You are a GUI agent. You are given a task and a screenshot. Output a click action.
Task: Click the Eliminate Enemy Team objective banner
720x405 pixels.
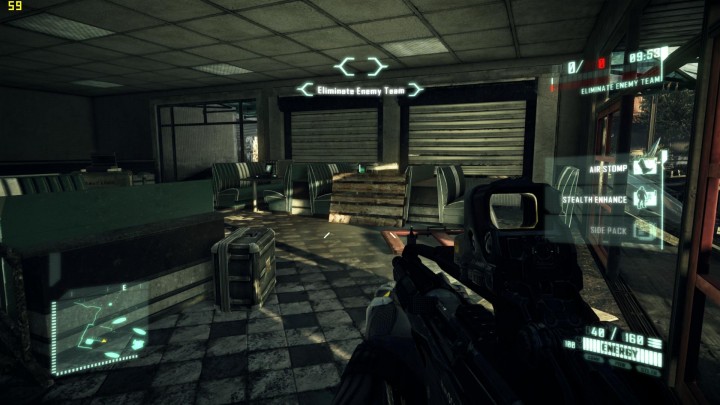click(x=360, y=90)
